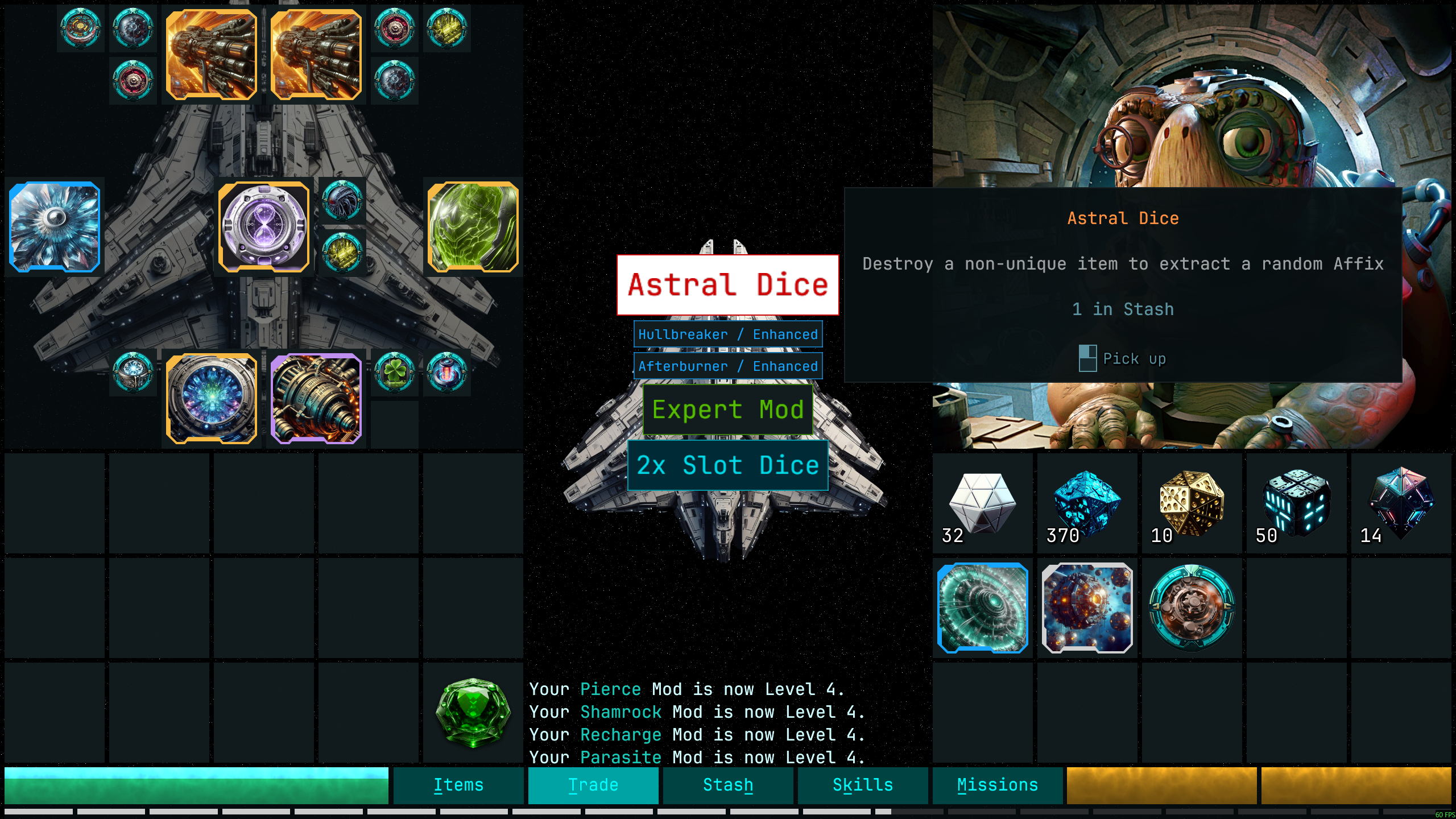Choose the golden dice stack of 10
Viewport: 1456px width, 819px height.
pyautogui.click(x=1192, y=503)
